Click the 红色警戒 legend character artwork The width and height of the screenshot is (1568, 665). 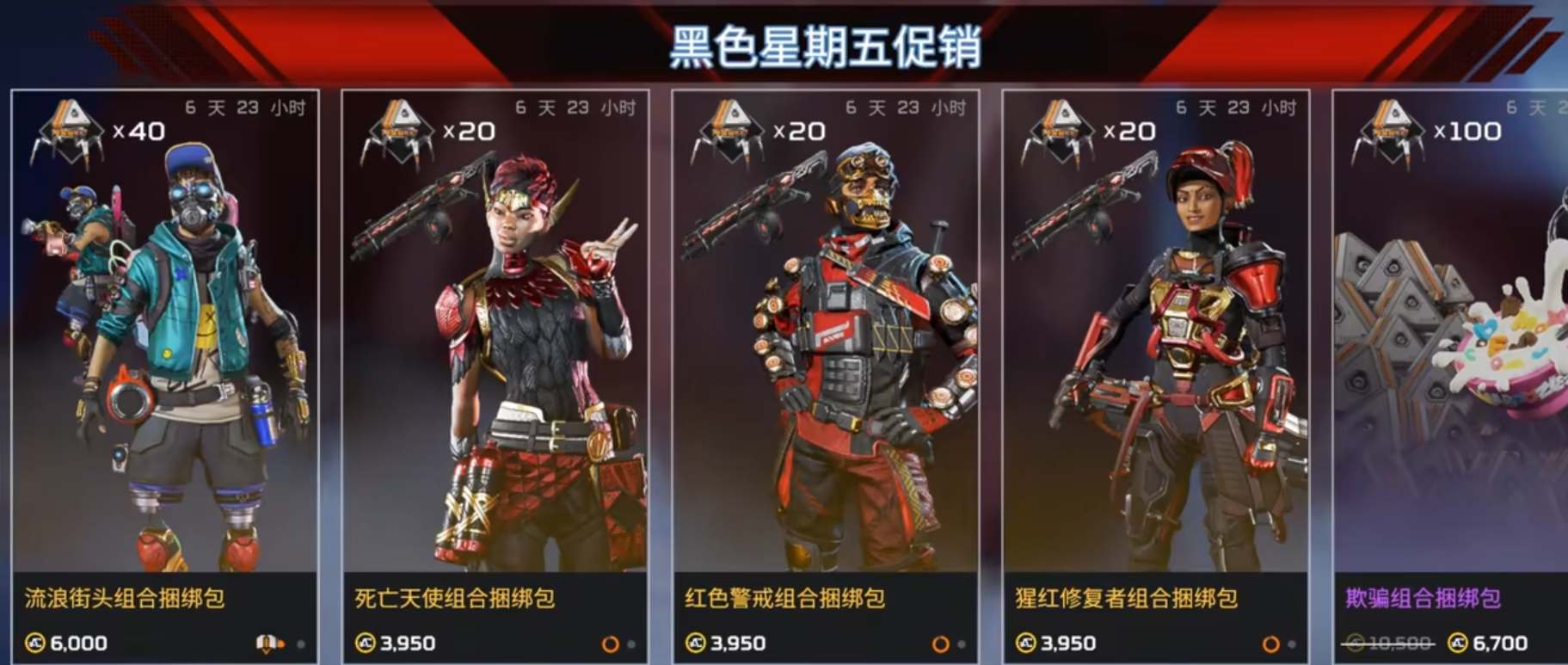[x=852, y=361]
